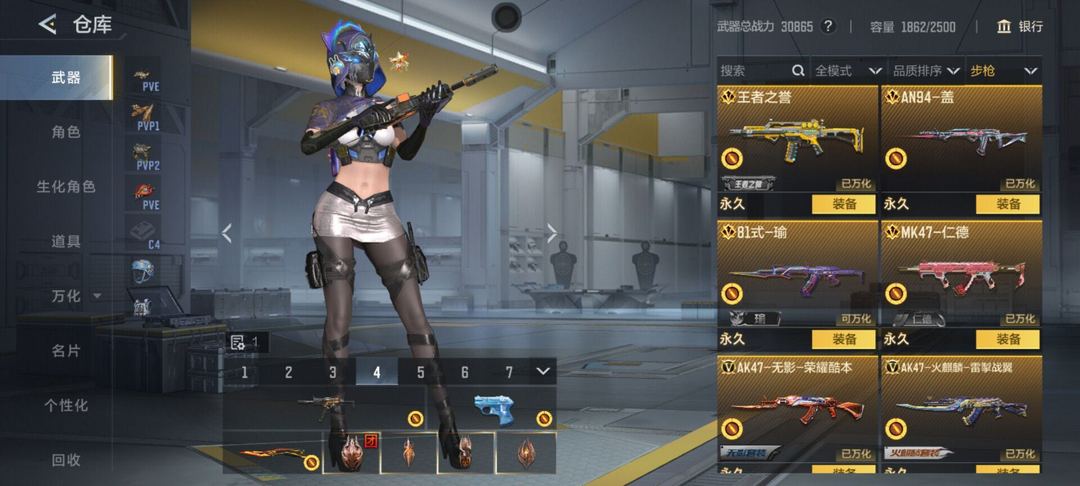The height and width of the screenshot is (486, 1080).
Task: Expand the 万化 category
Action: point(70,296)
